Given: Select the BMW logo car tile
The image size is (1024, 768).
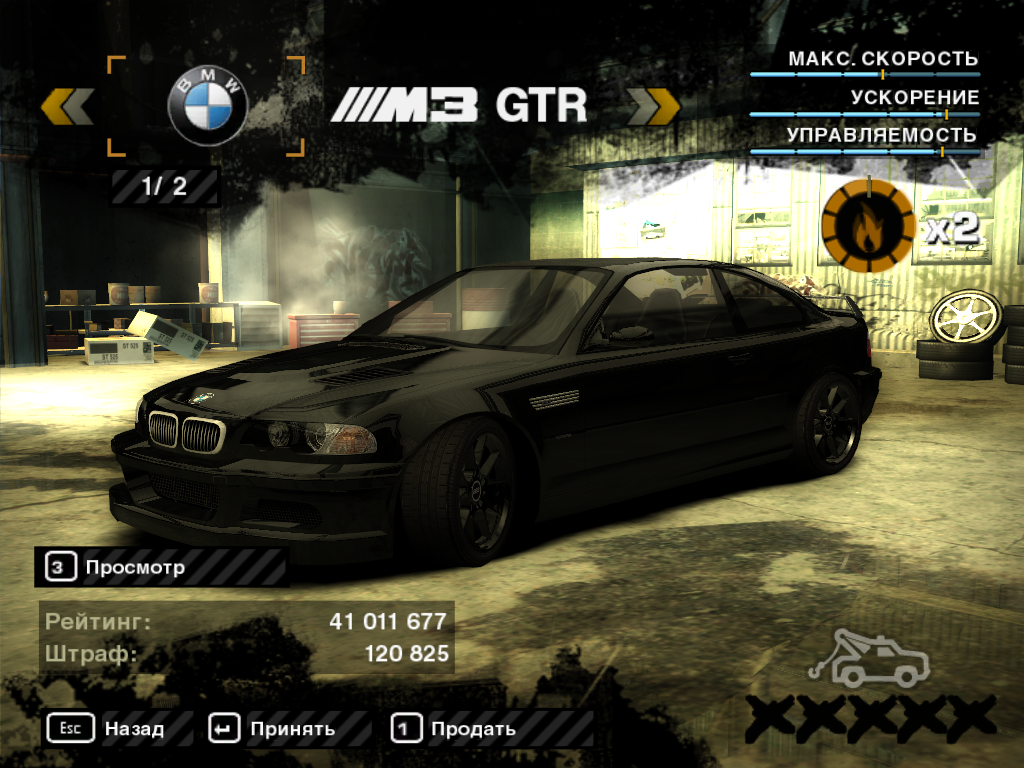Looking at the screenshot, I should [x=206, y=106].
